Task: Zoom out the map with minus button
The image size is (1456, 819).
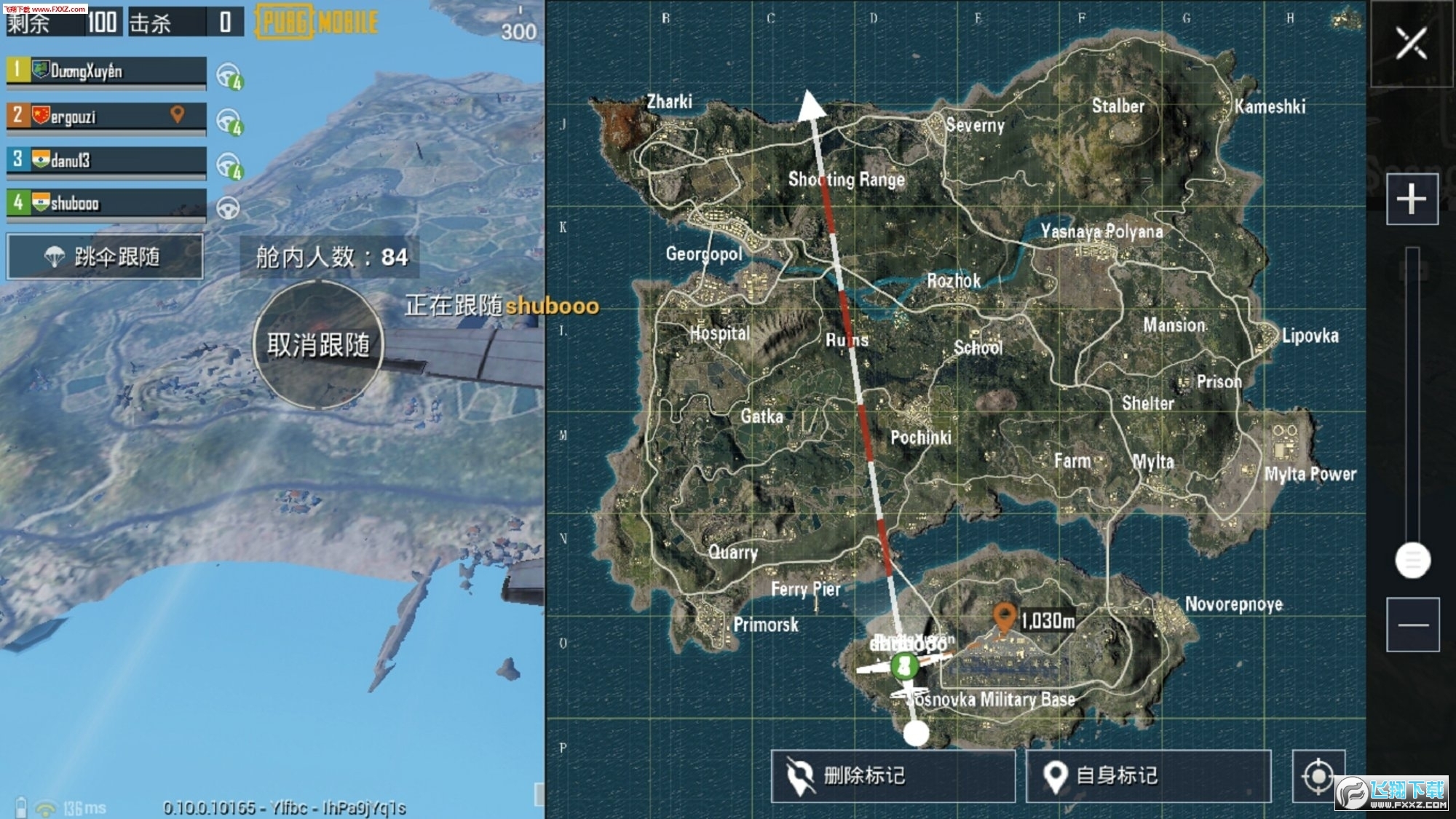Action: click(x=1412, y=625)
